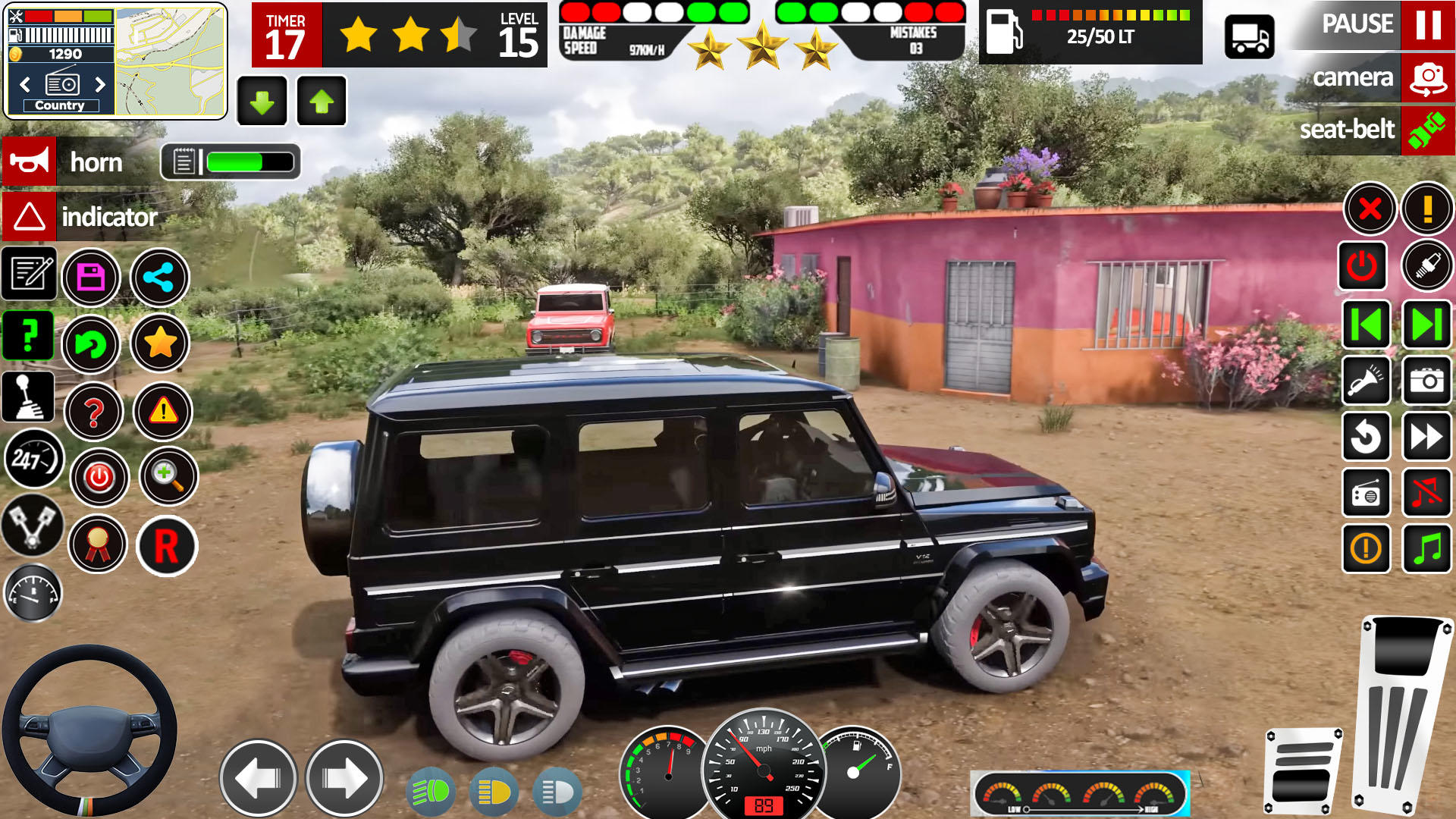1456x819 pixels.
Task: Click the right chevron beside the Country map
Action: point(101,84)
